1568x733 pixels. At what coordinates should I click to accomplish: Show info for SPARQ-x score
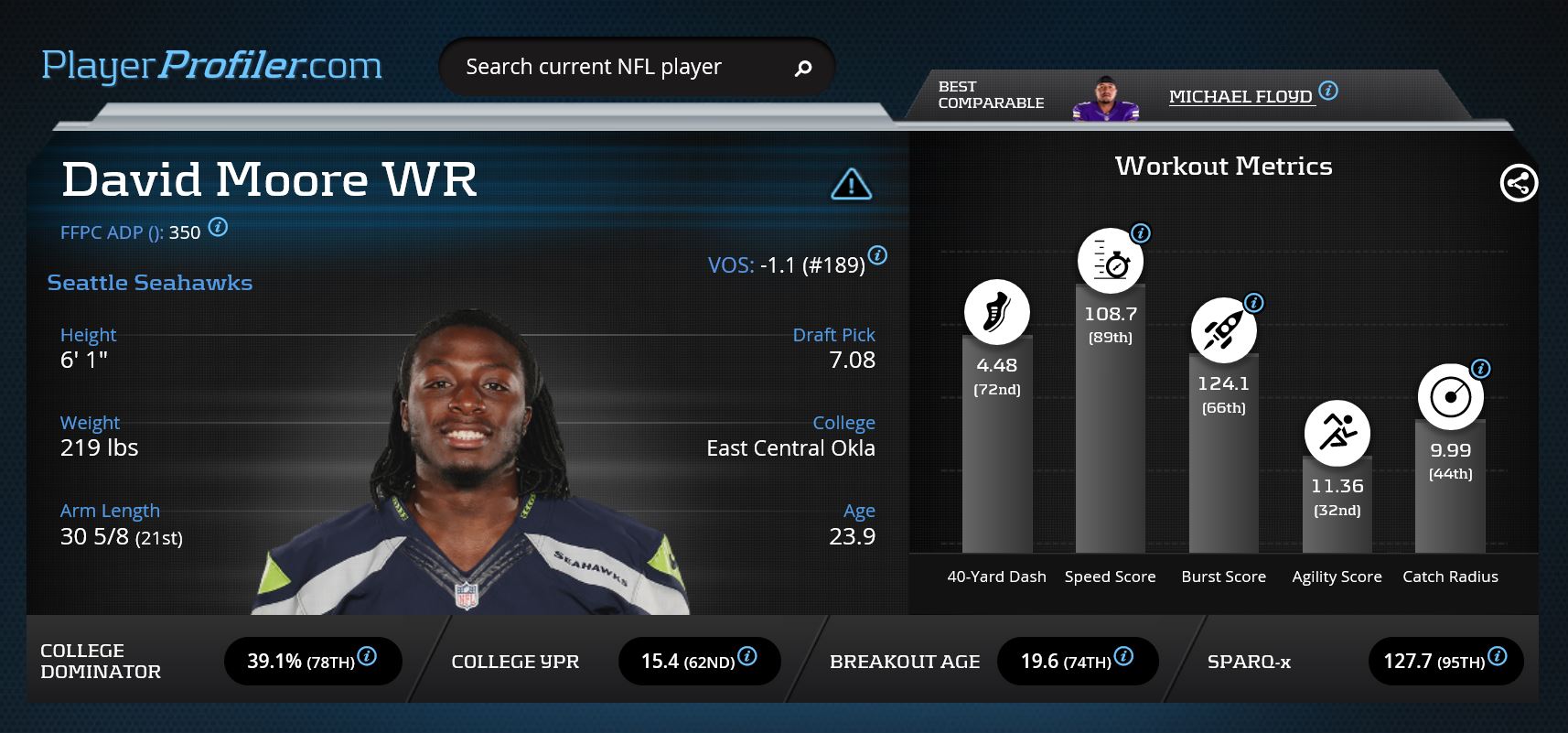1497,656
